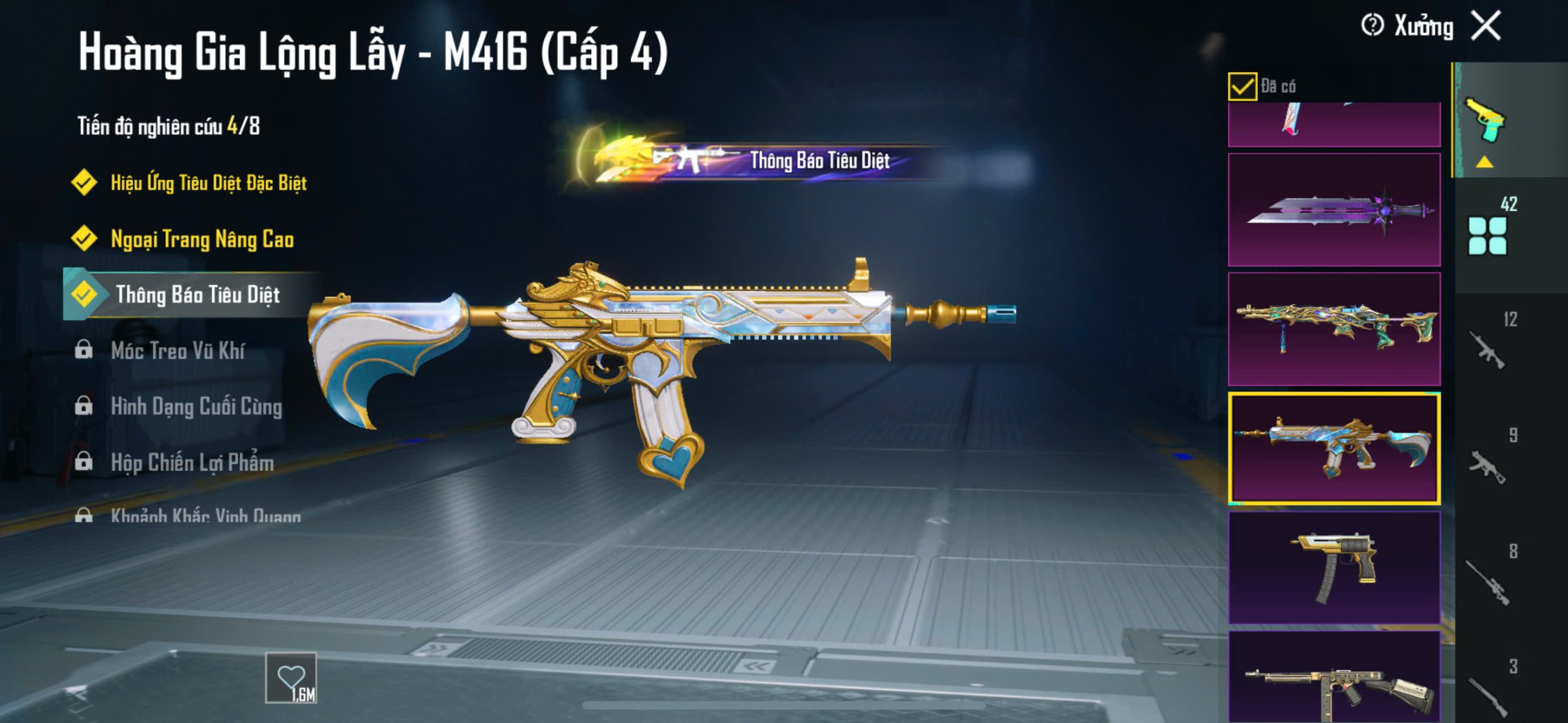Screen dimensions: 1568x723
Task: Like the skin with the heart button
Action: point(291,677)
